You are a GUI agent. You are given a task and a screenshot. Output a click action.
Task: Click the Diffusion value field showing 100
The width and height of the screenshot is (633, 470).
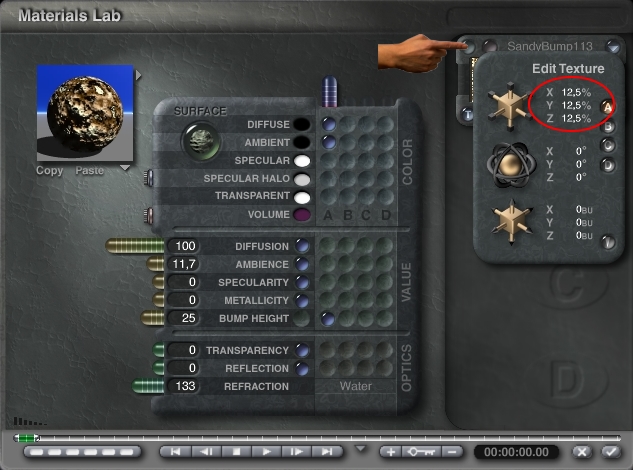[185, 246]
